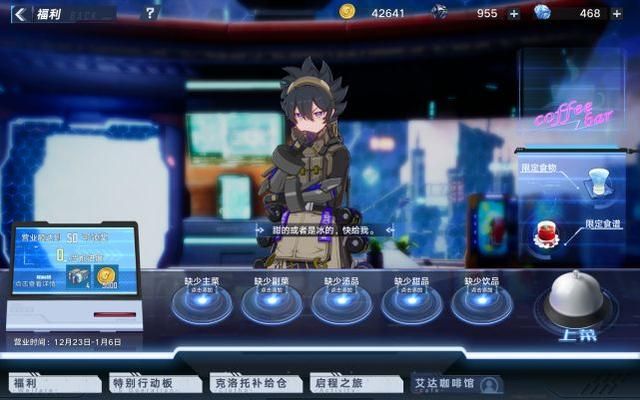Add a drink (缺少饮品) slot

point(481,302)
